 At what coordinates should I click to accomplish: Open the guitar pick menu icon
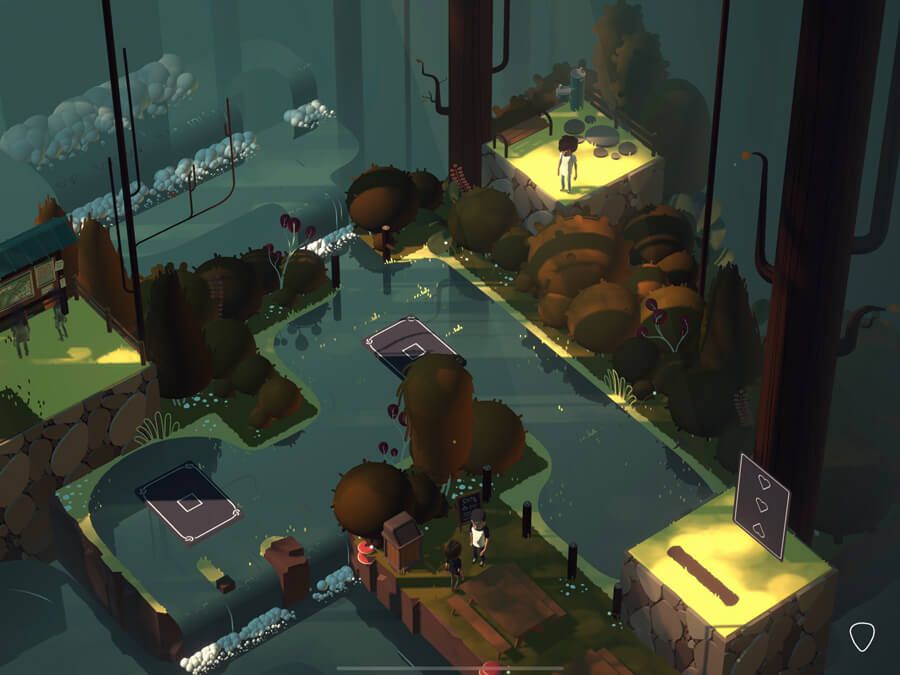[861, 636]
